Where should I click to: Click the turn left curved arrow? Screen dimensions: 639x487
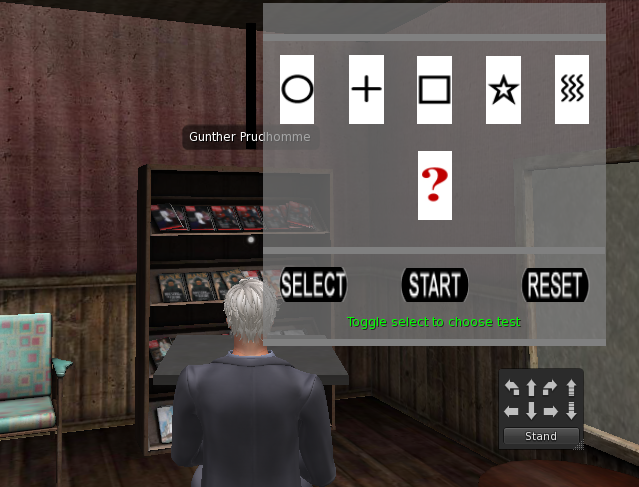512,387
